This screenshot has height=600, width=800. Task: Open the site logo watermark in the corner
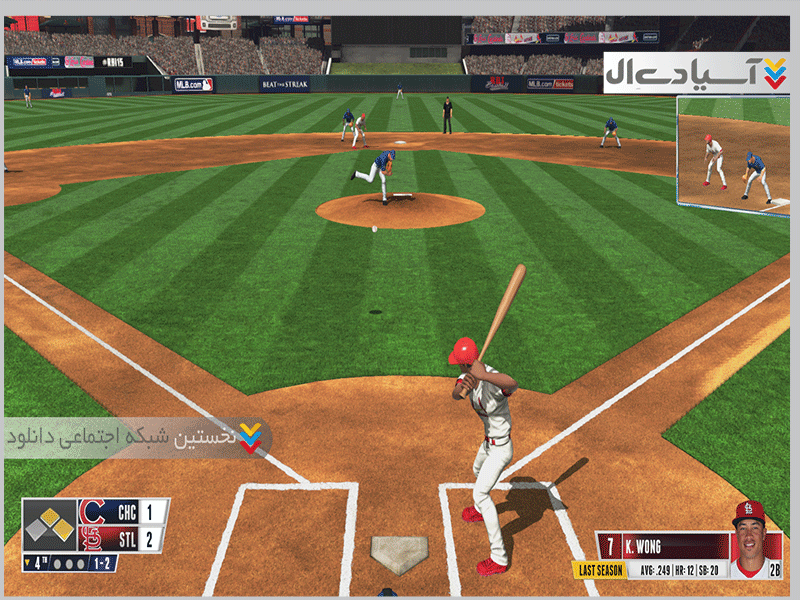click(x=696, y=72)
